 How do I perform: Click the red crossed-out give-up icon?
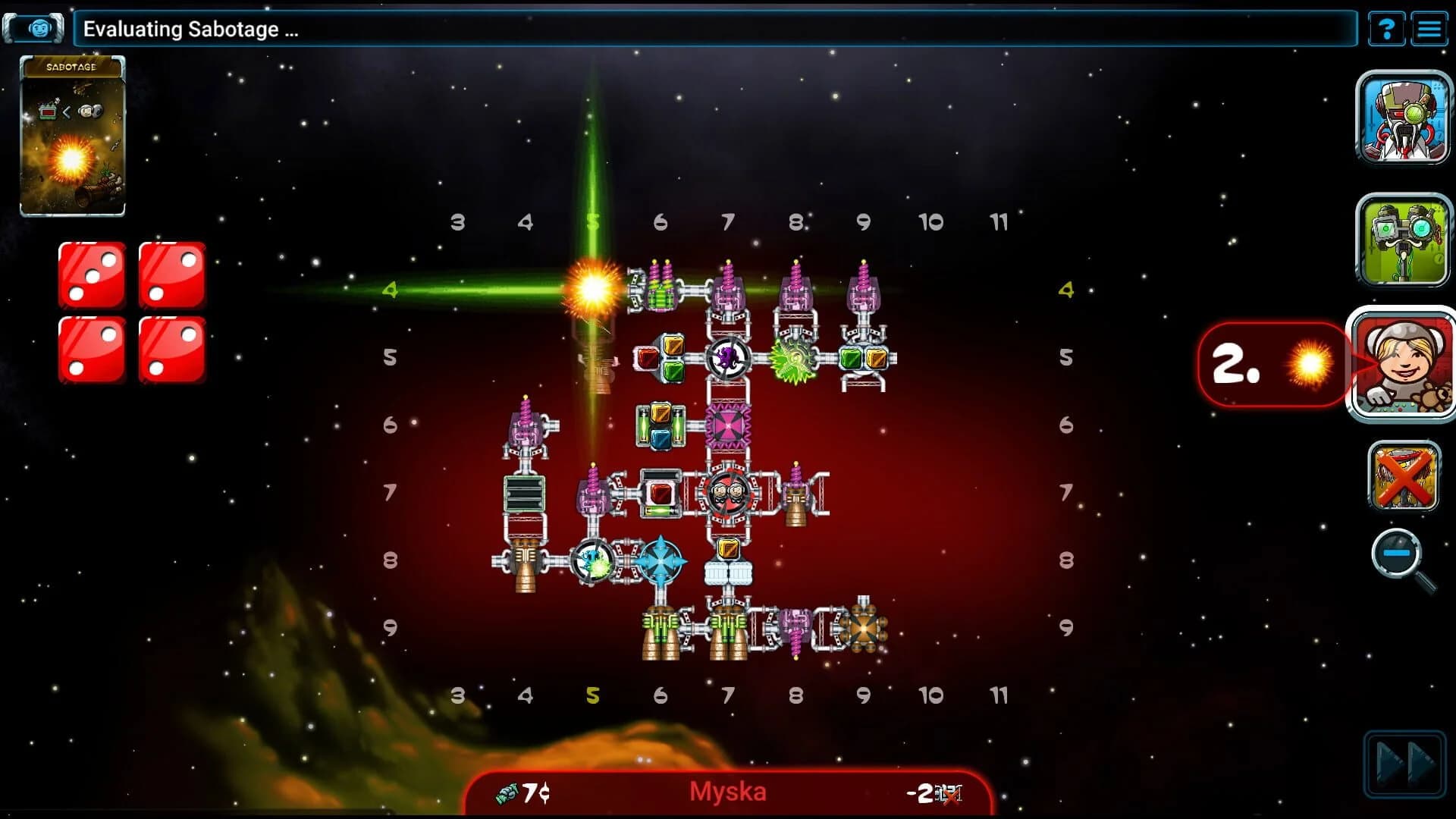coord(1404,478)
